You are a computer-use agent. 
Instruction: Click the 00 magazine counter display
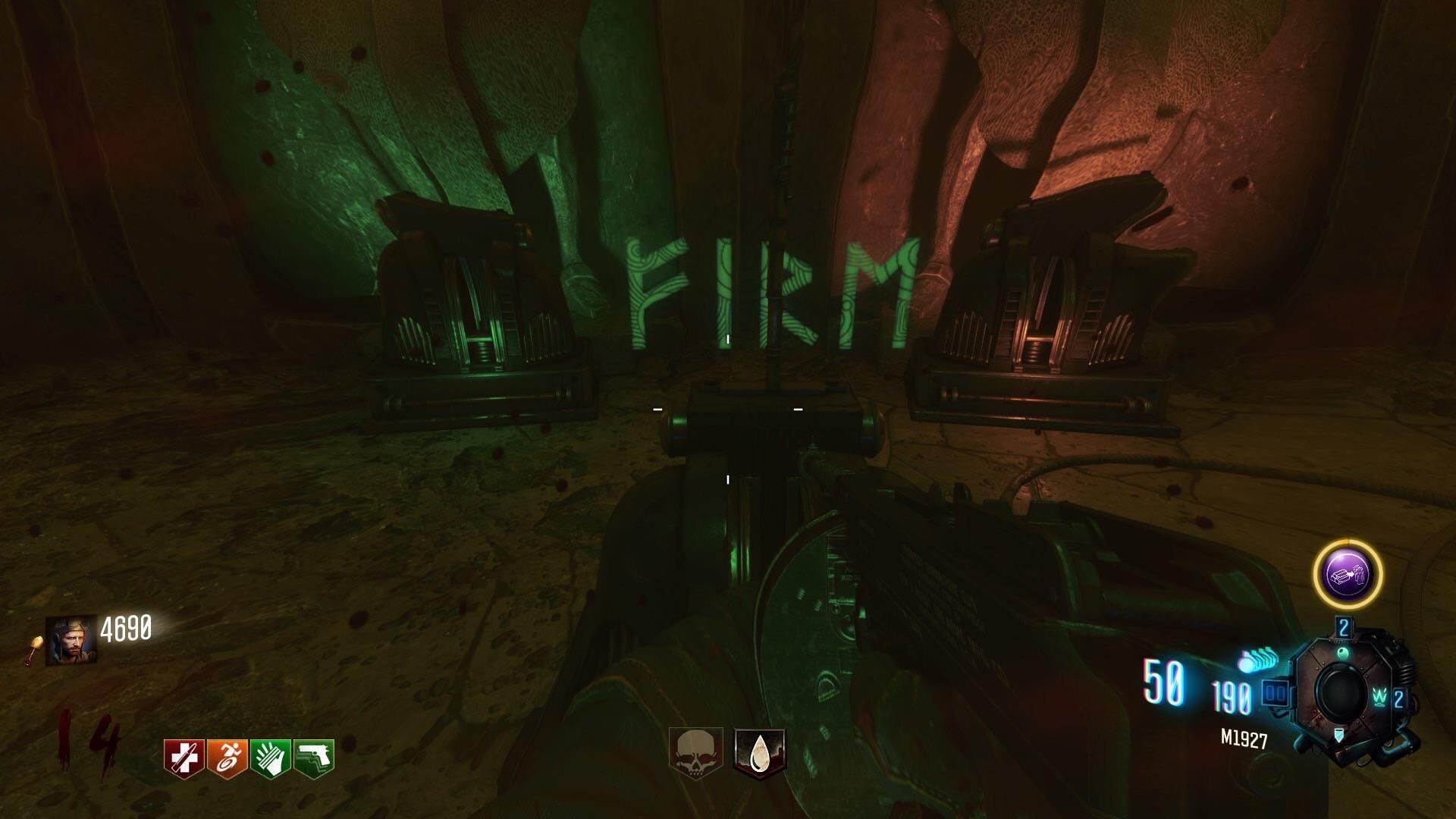coord(1276,692)
